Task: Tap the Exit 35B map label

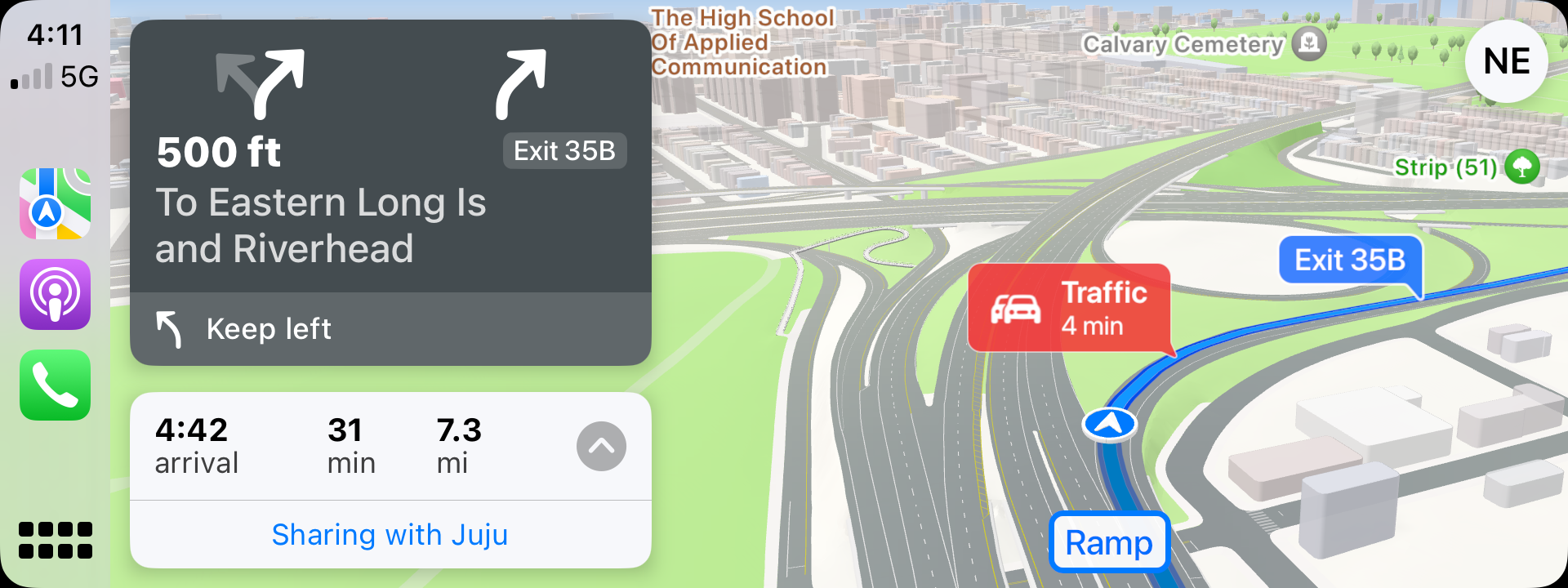Action: [x=1350, y=261]
